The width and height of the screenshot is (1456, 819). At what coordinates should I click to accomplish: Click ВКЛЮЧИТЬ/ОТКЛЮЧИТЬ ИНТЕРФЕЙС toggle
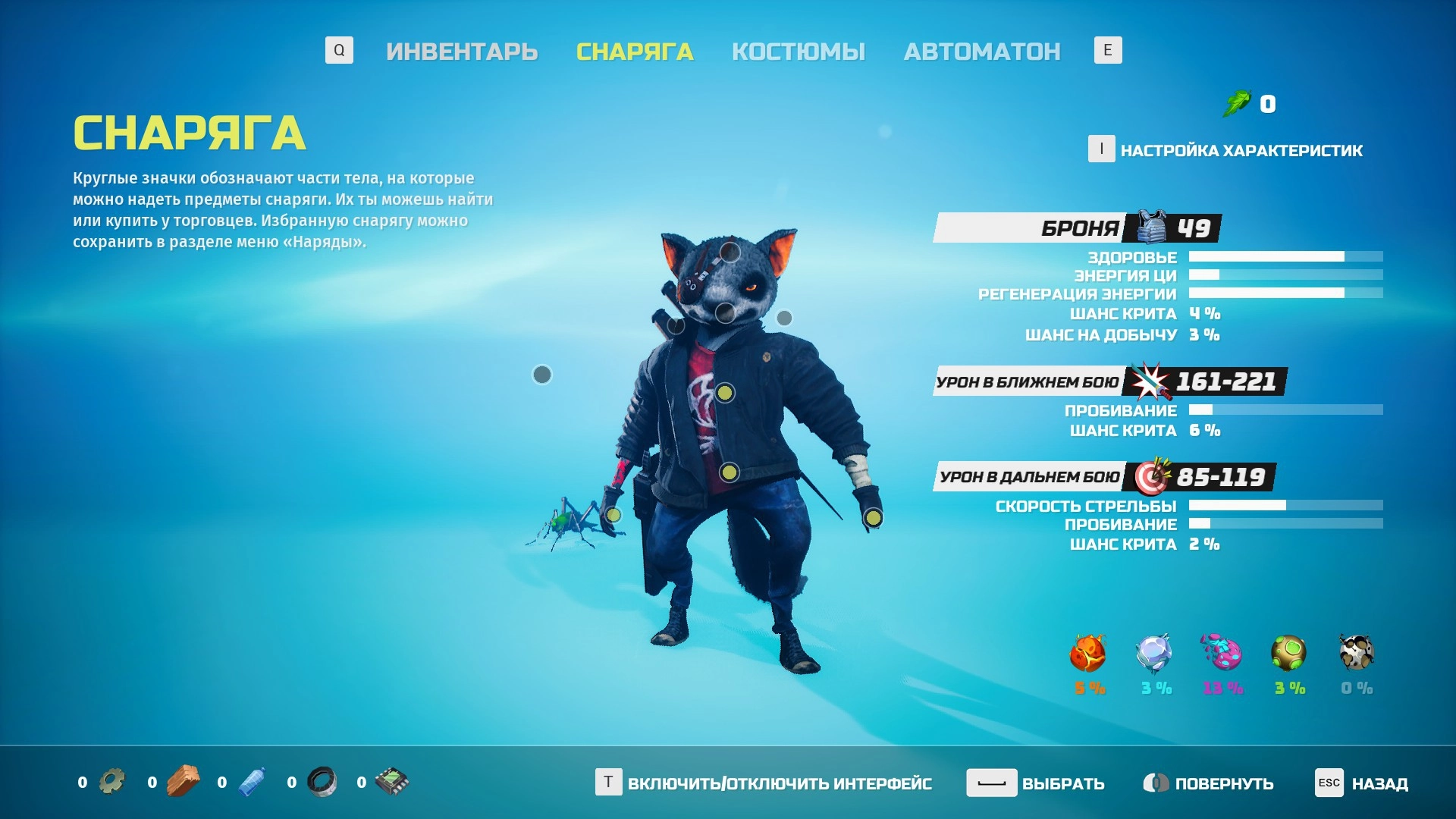tap(779, 783)
